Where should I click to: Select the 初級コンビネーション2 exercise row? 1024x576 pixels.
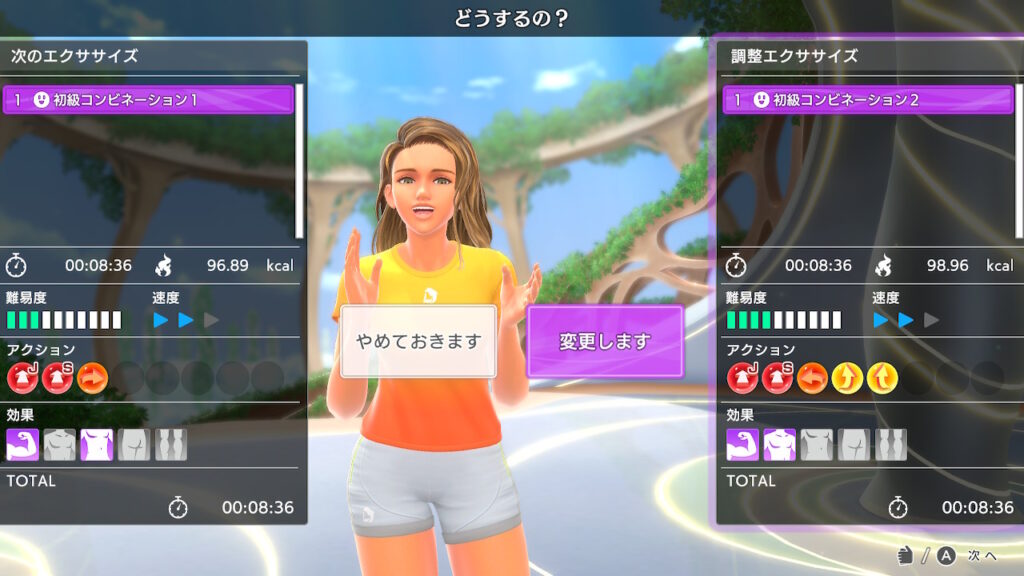[x=868, y=100]
